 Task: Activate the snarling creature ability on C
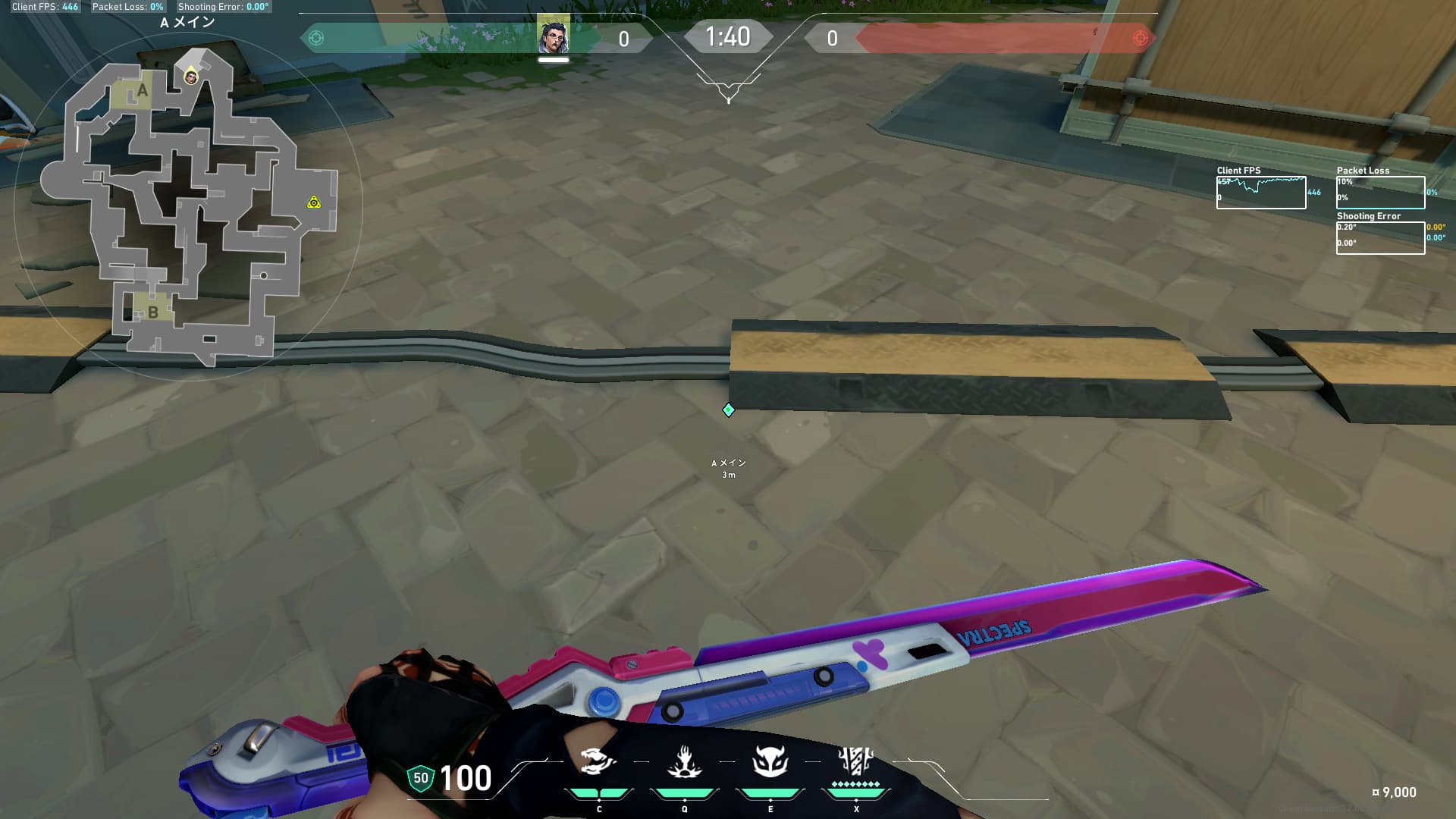pos(597,761)
